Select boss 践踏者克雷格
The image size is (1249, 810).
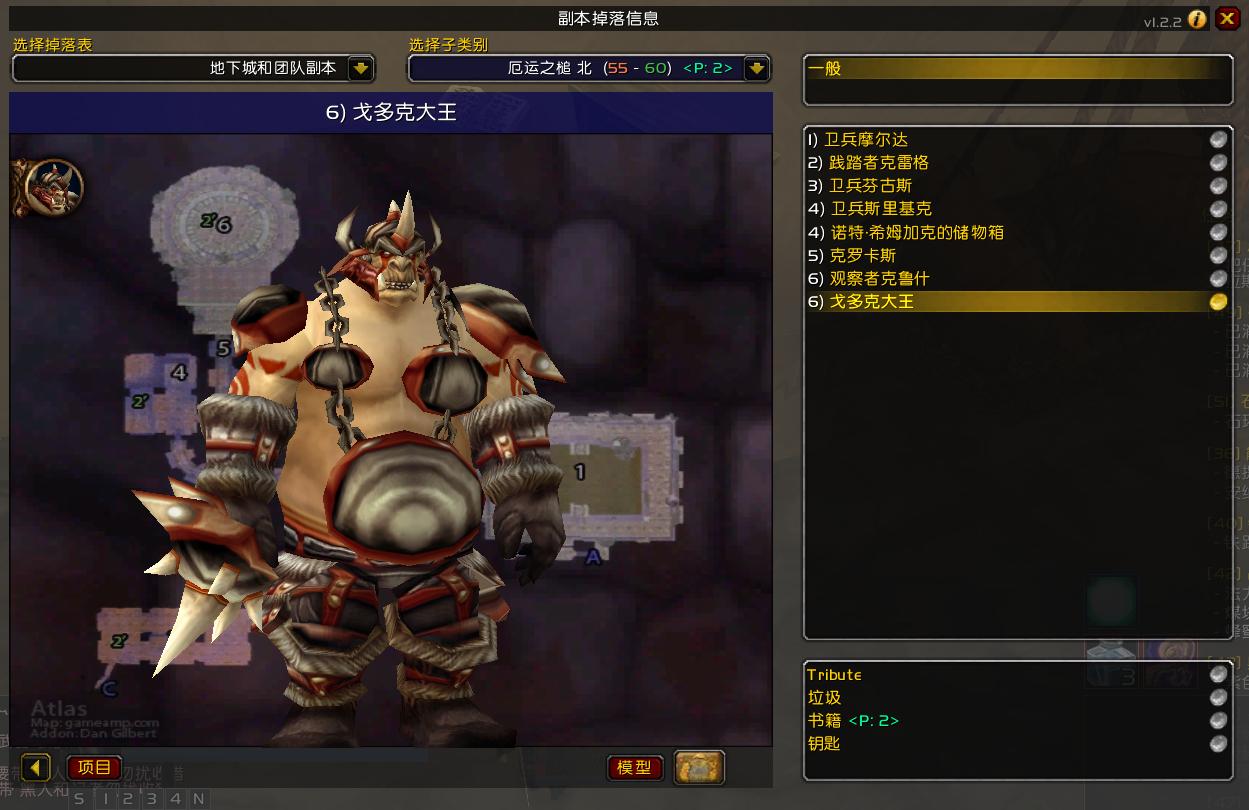pos(878,163)
